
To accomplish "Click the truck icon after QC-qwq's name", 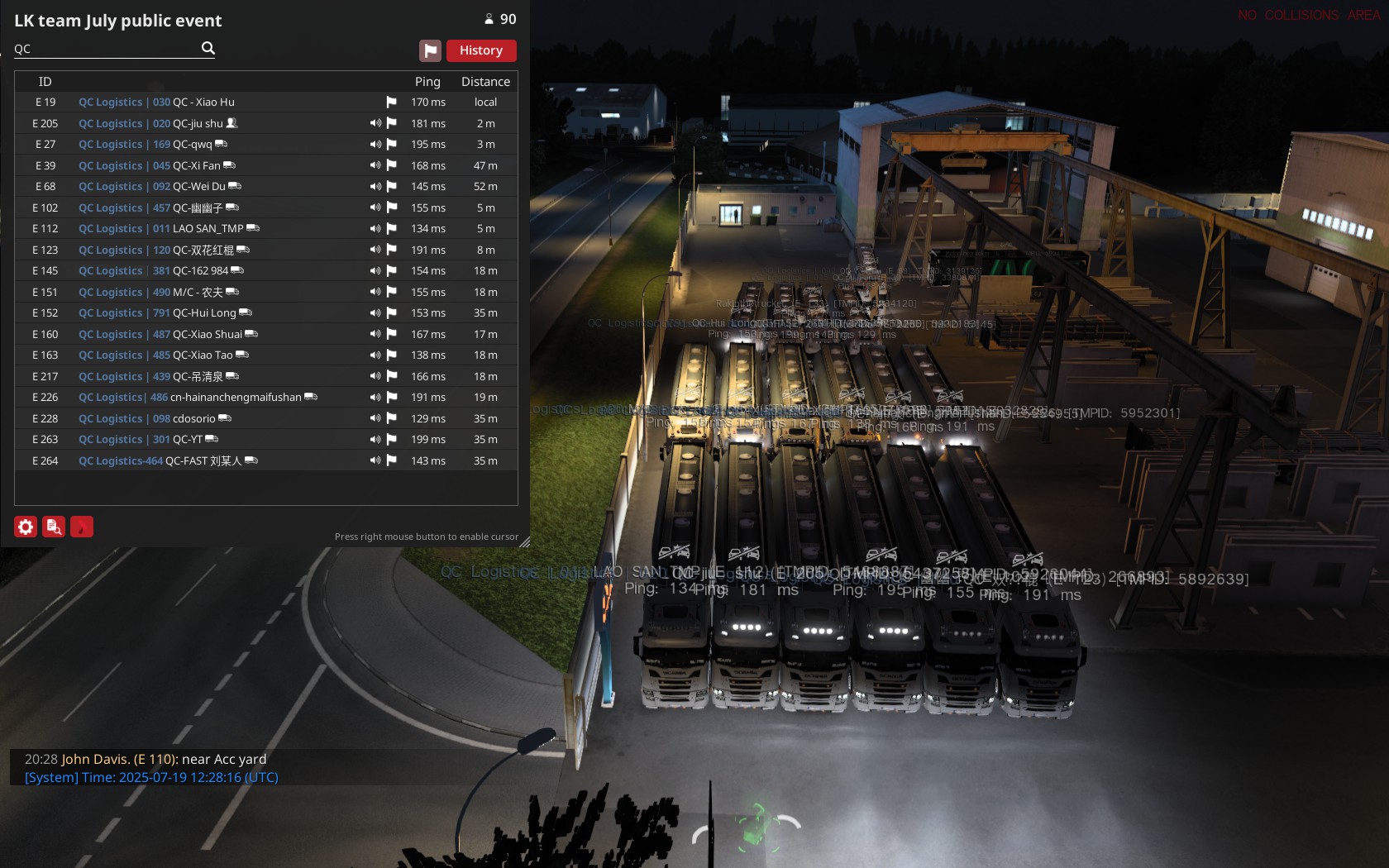I will click(220, 144).
